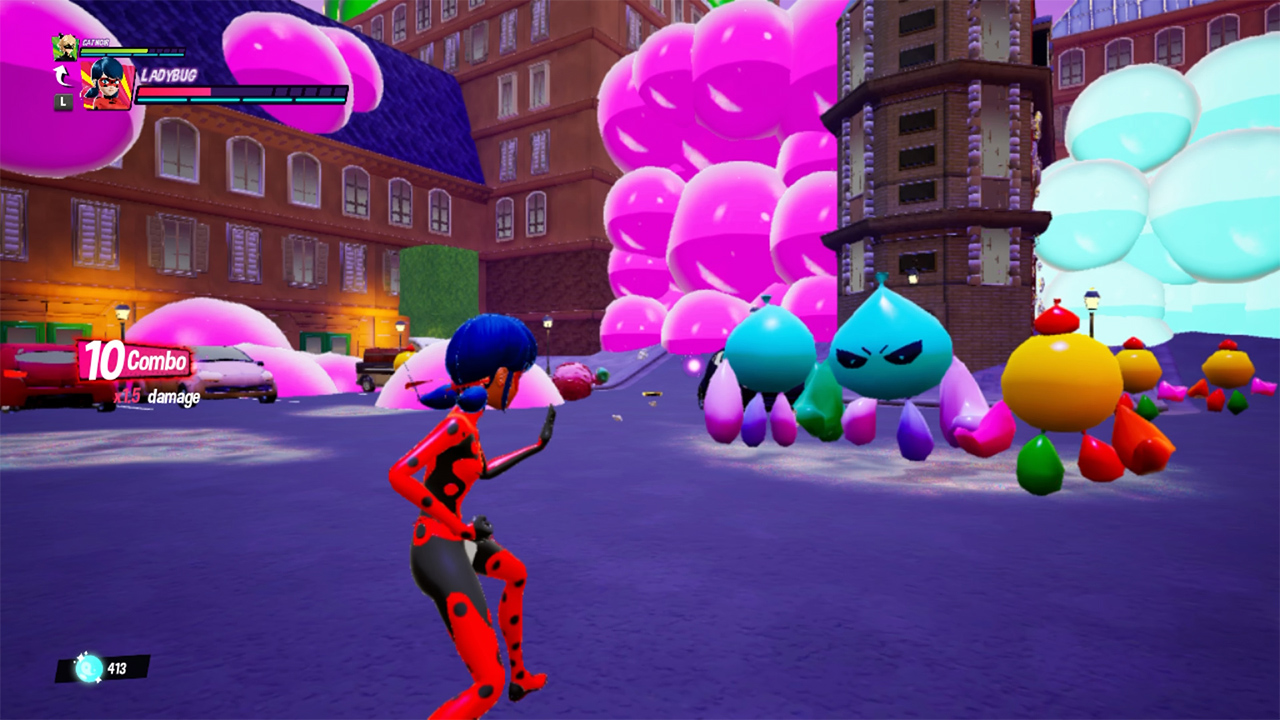Toggle the small teal bubble enemy on the left
Screen dimensions: 1280x720
coord(770,350)
